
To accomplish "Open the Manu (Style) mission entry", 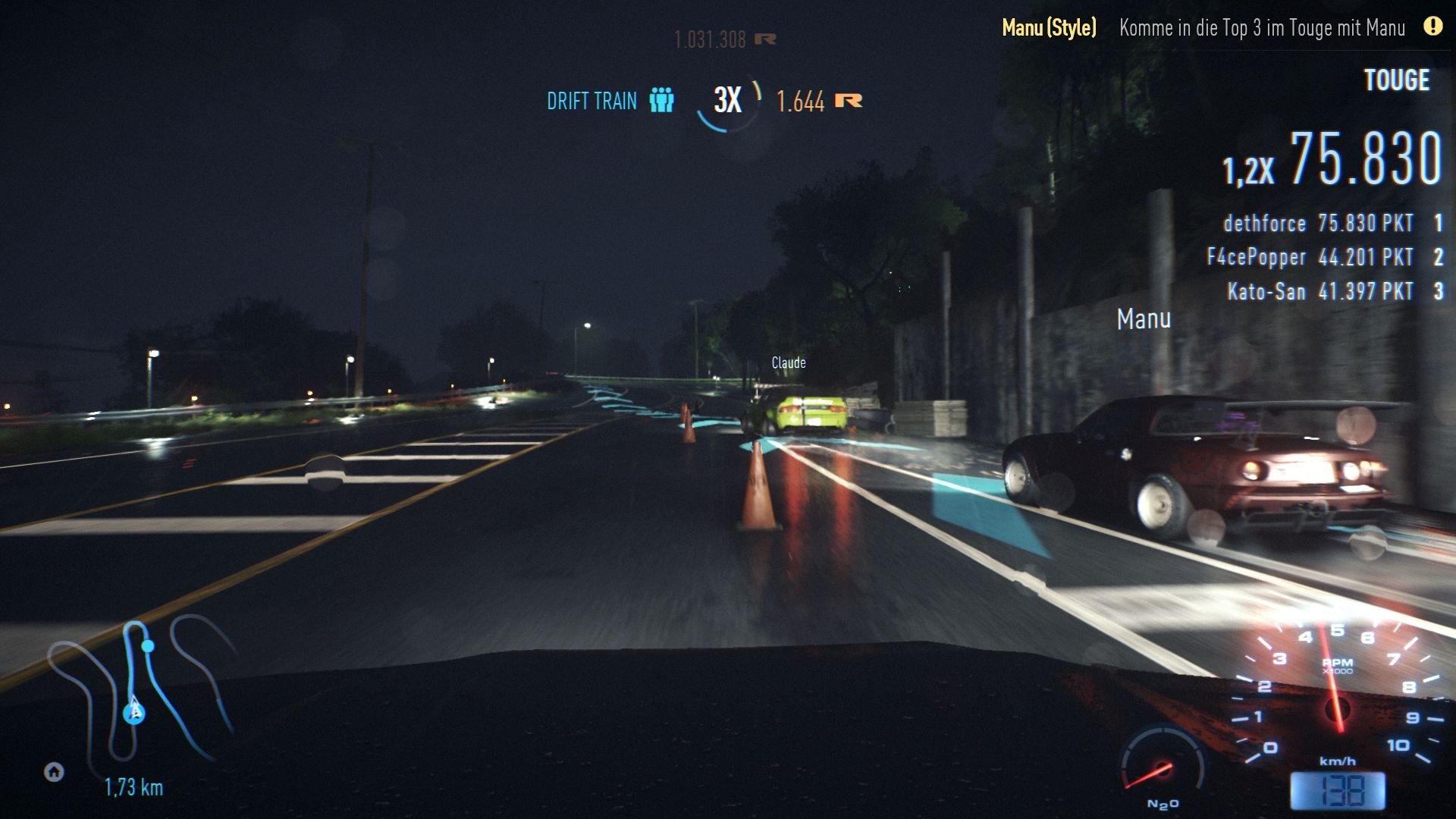I will pyautogui.click(x=1049, y=29).
